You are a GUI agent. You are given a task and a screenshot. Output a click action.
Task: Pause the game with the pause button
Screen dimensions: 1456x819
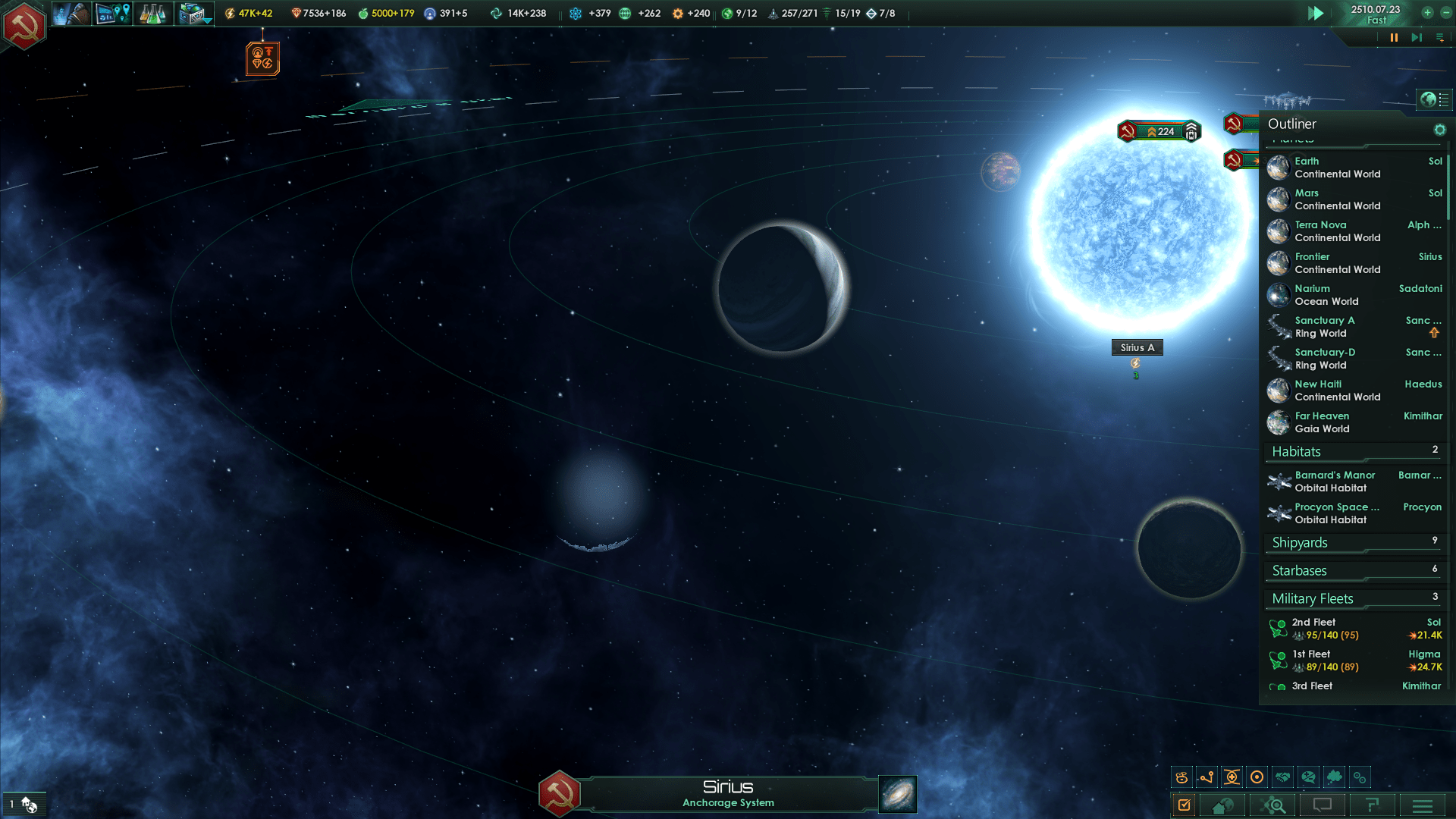point(1394,37)
